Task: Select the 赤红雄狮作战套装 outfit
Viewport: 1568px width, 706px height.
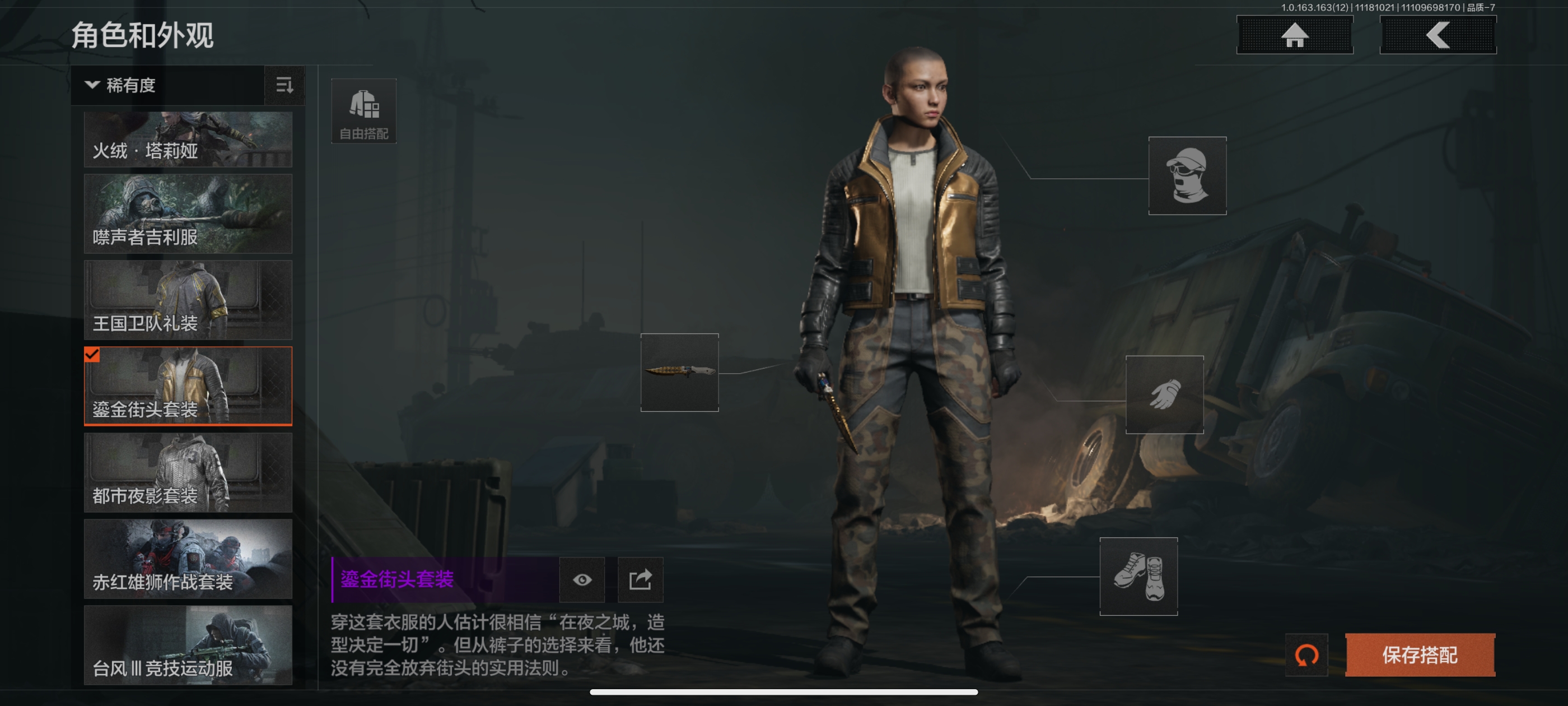Action: tap(188, 559)
